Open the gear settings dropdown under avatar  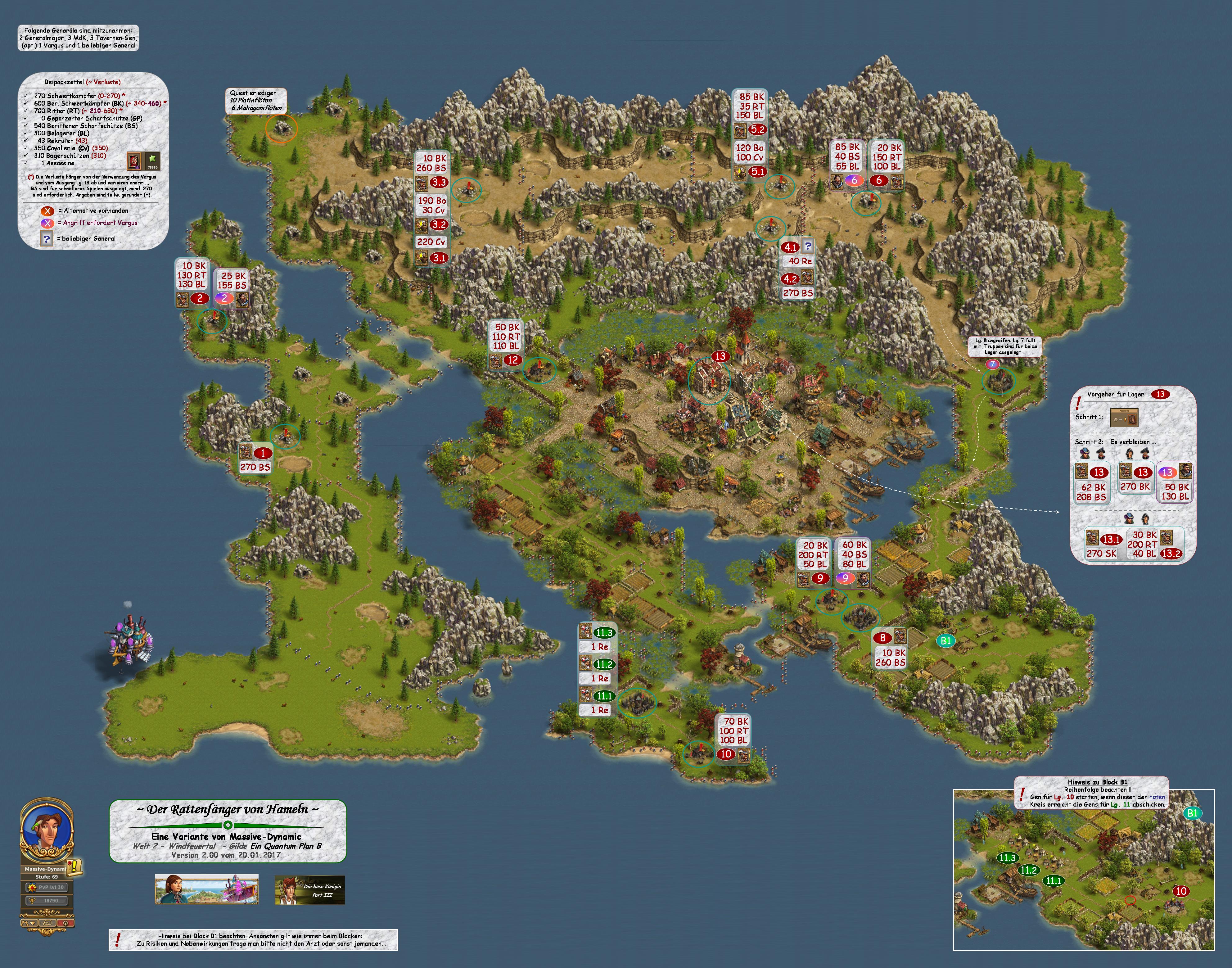pyautogui.click(x=29, y=923)
